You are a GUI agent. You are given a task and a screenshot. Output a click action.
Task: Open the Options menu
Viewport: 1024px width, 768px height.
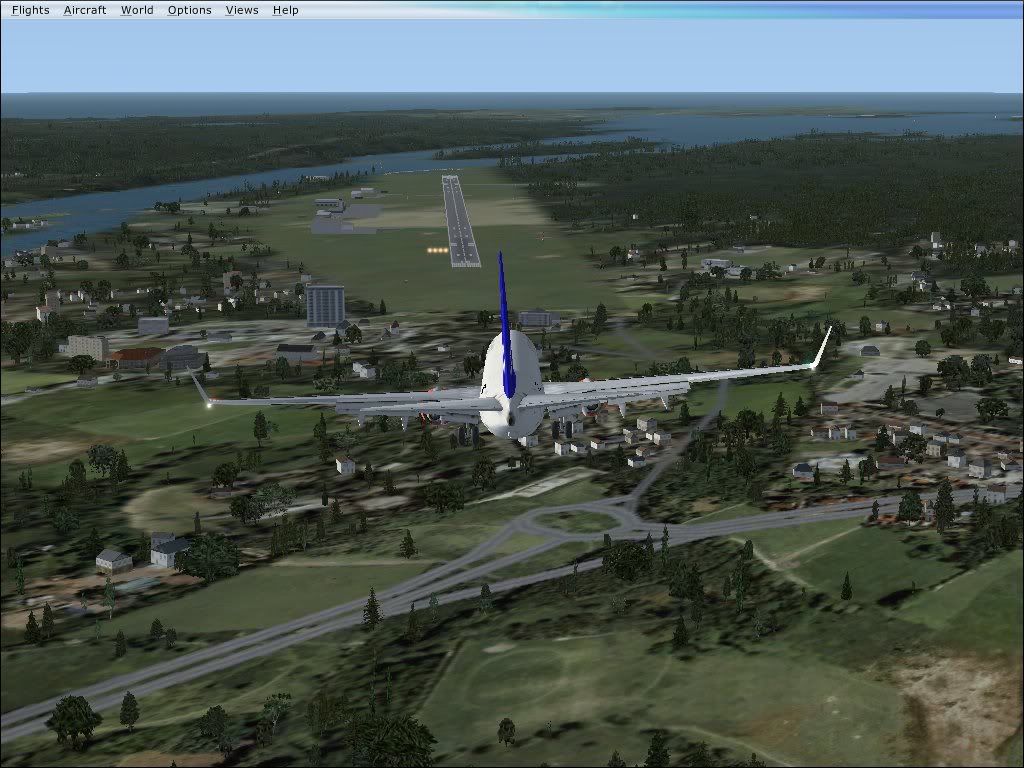pyautogui.click(x=189, y=10)
